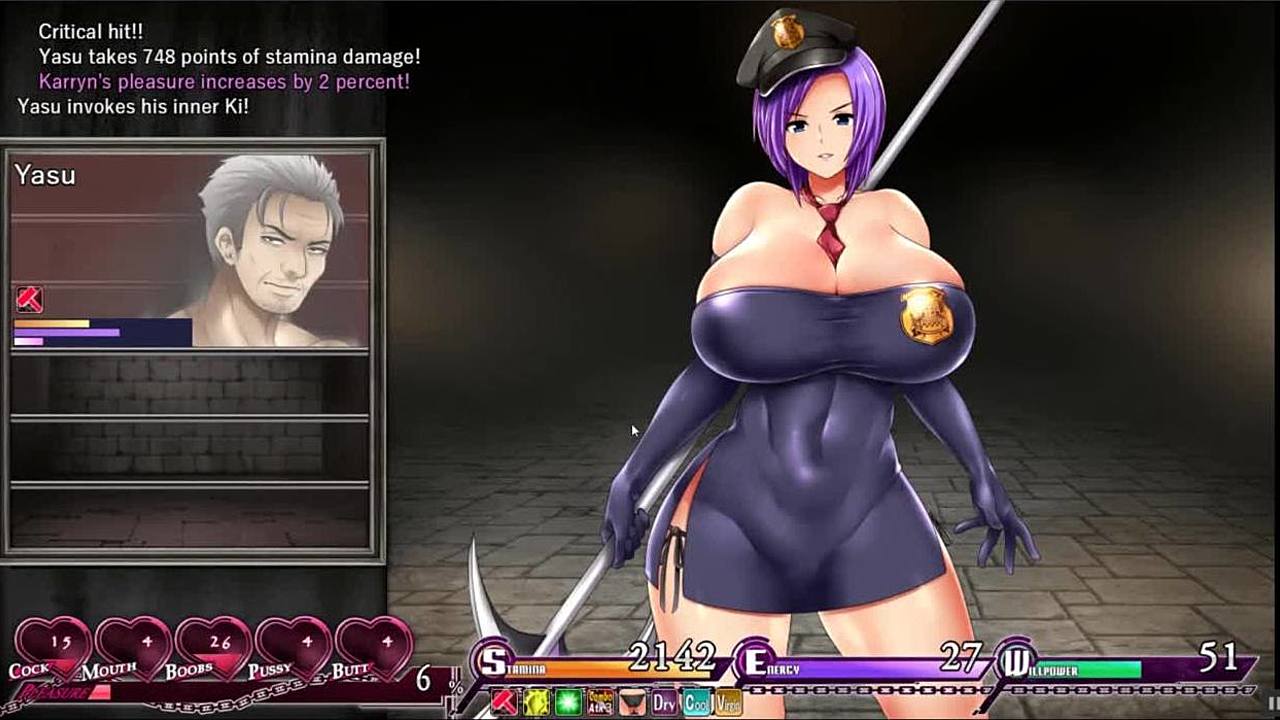The width and height of the screenshot is (1280, 720).
Task: Click the red hammer status icon below Stamina
Action: tap(505, 702)
